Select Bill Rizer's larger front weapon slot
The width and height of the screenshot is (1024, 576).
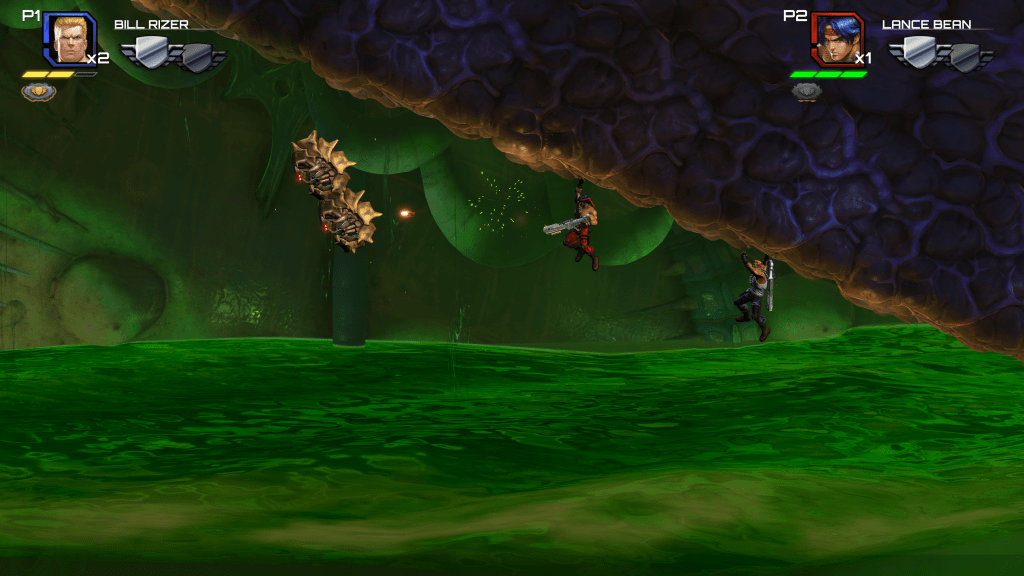153,52
